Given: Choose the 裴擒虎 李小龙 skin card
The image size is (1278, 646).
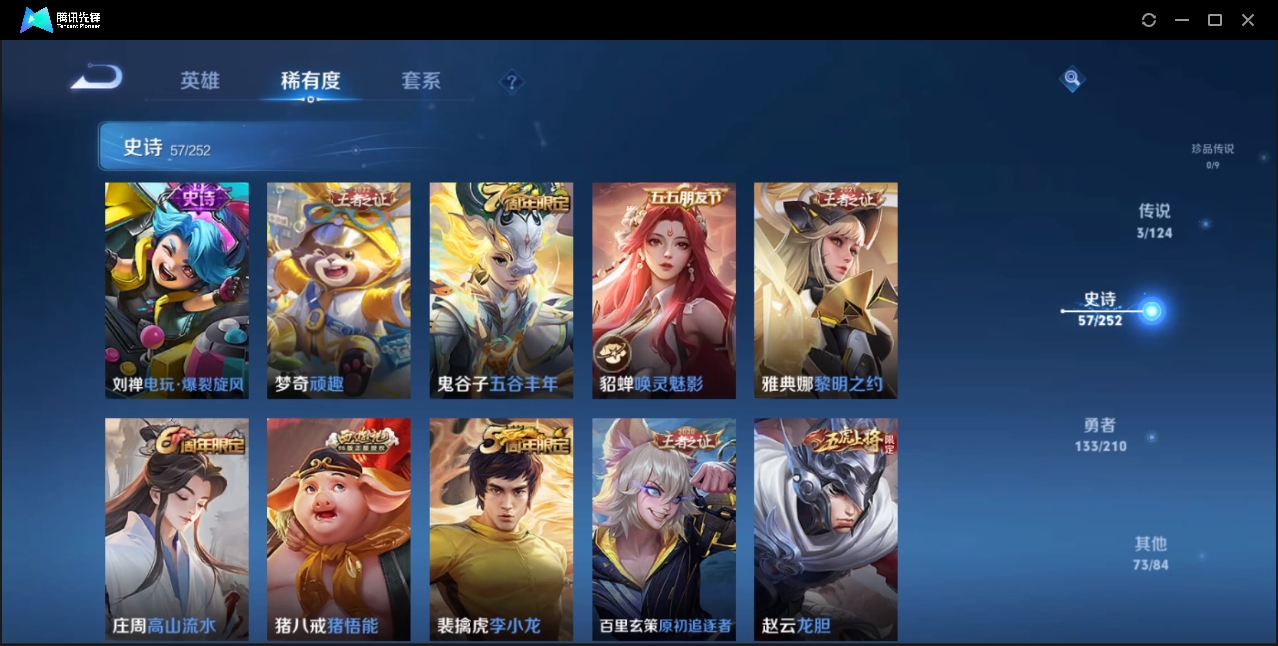Looking at the screenshot, I should (501, 529).
